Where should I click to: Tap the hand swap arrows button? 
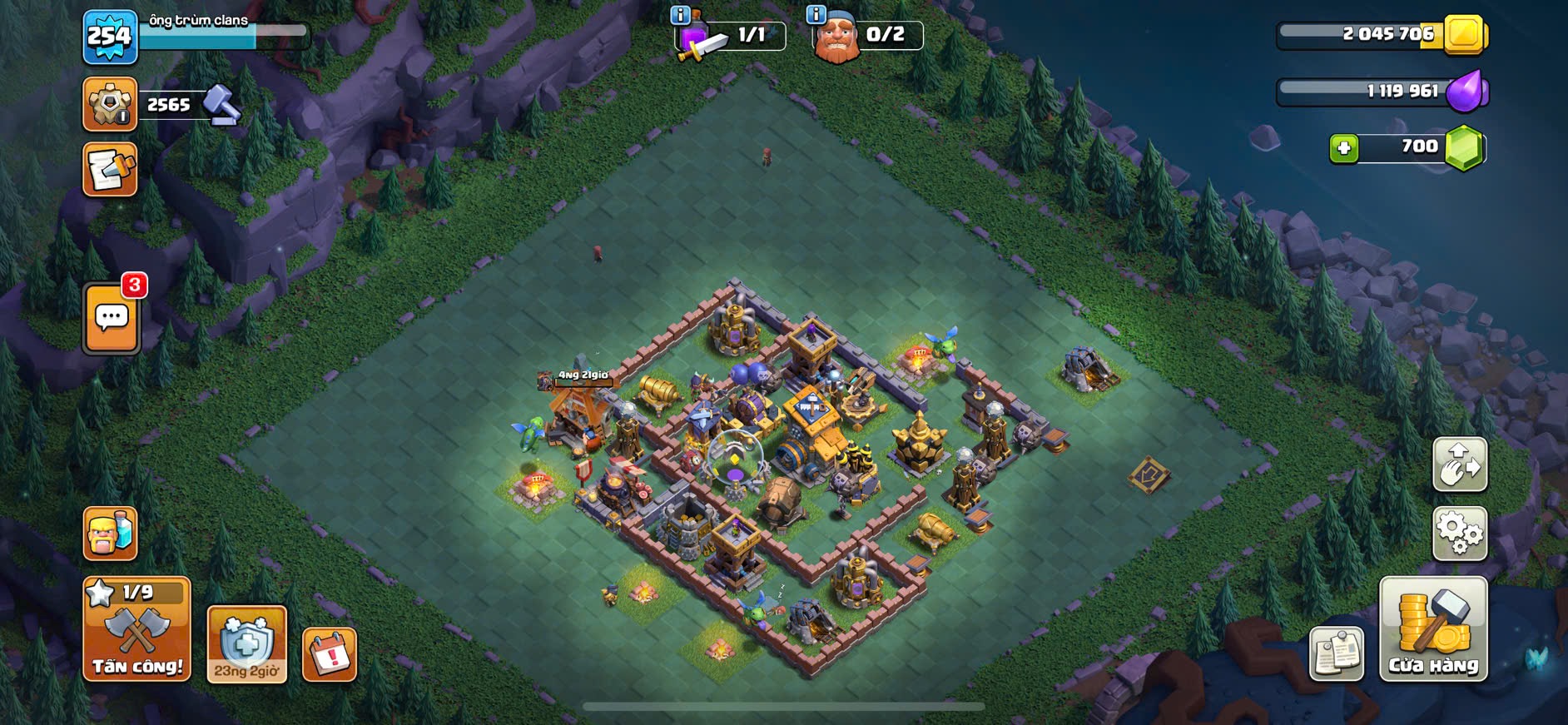point(1459,464)
